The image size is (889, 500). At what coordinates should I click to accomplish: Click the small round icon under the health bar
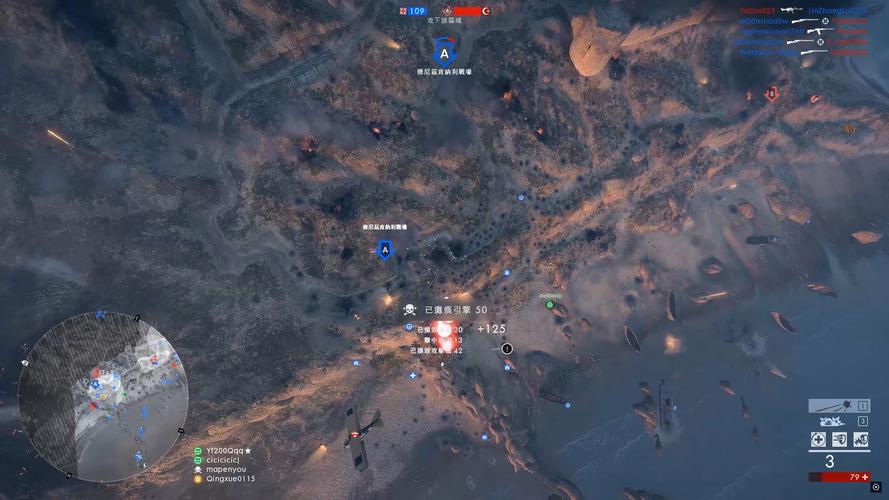pyautogui.click(x=876, y=487)
